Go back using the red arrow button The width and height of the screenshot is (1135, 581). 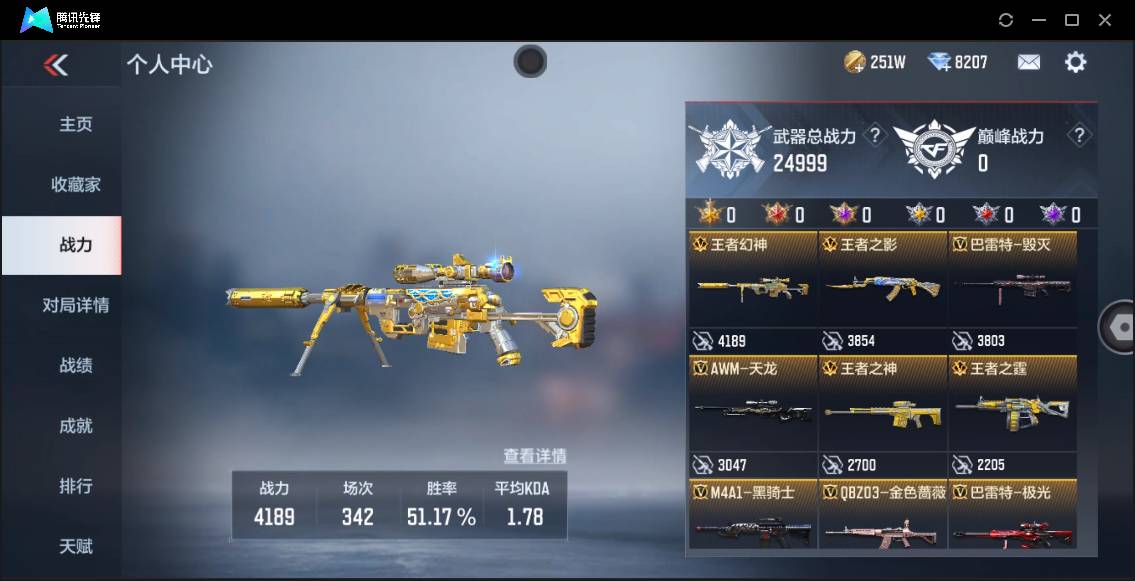pos(56,66)
